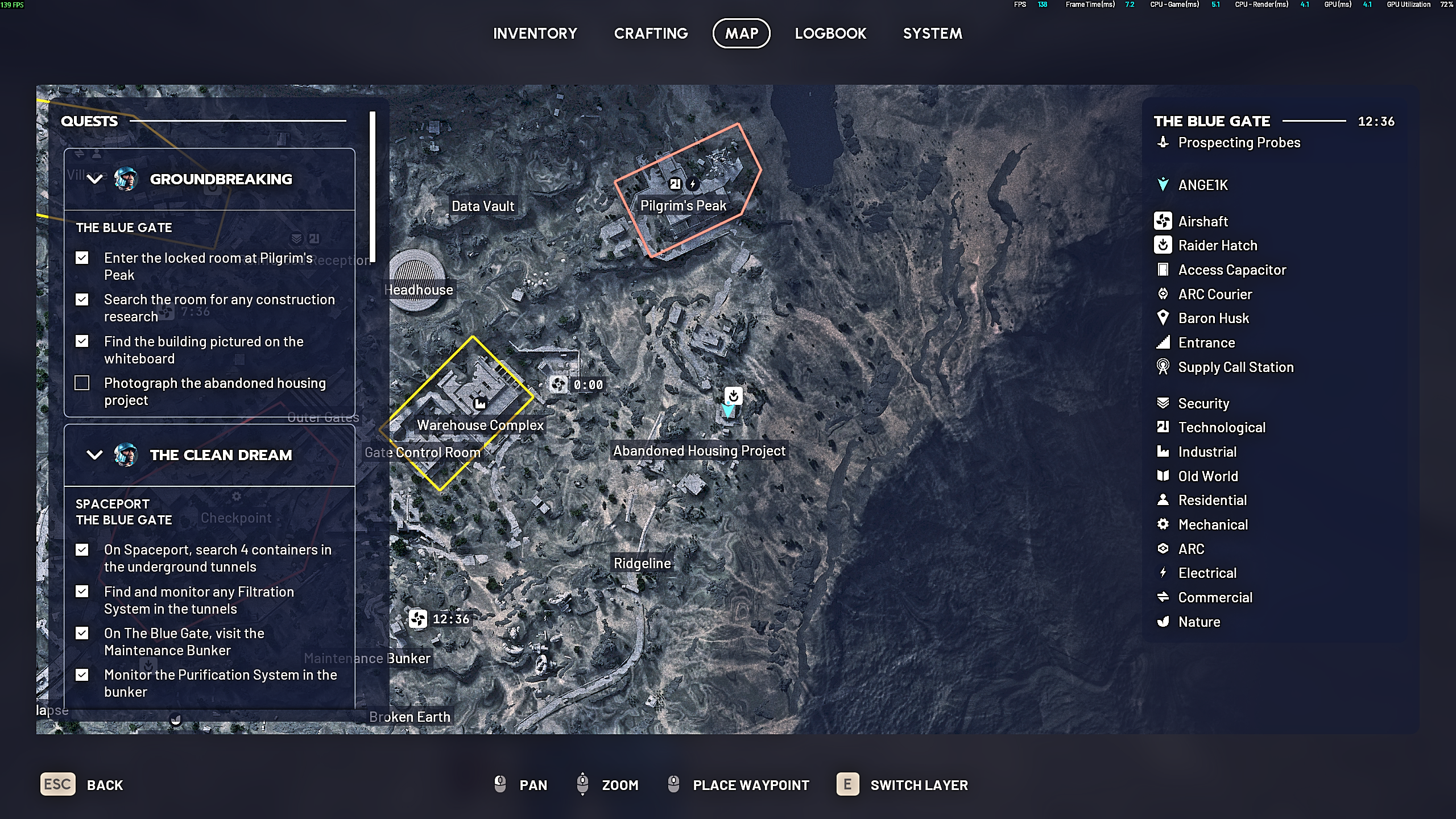This screenshot has height=819, width=1456.
Task: Select Airshaft in the map legend
Action: (1202, 221)
